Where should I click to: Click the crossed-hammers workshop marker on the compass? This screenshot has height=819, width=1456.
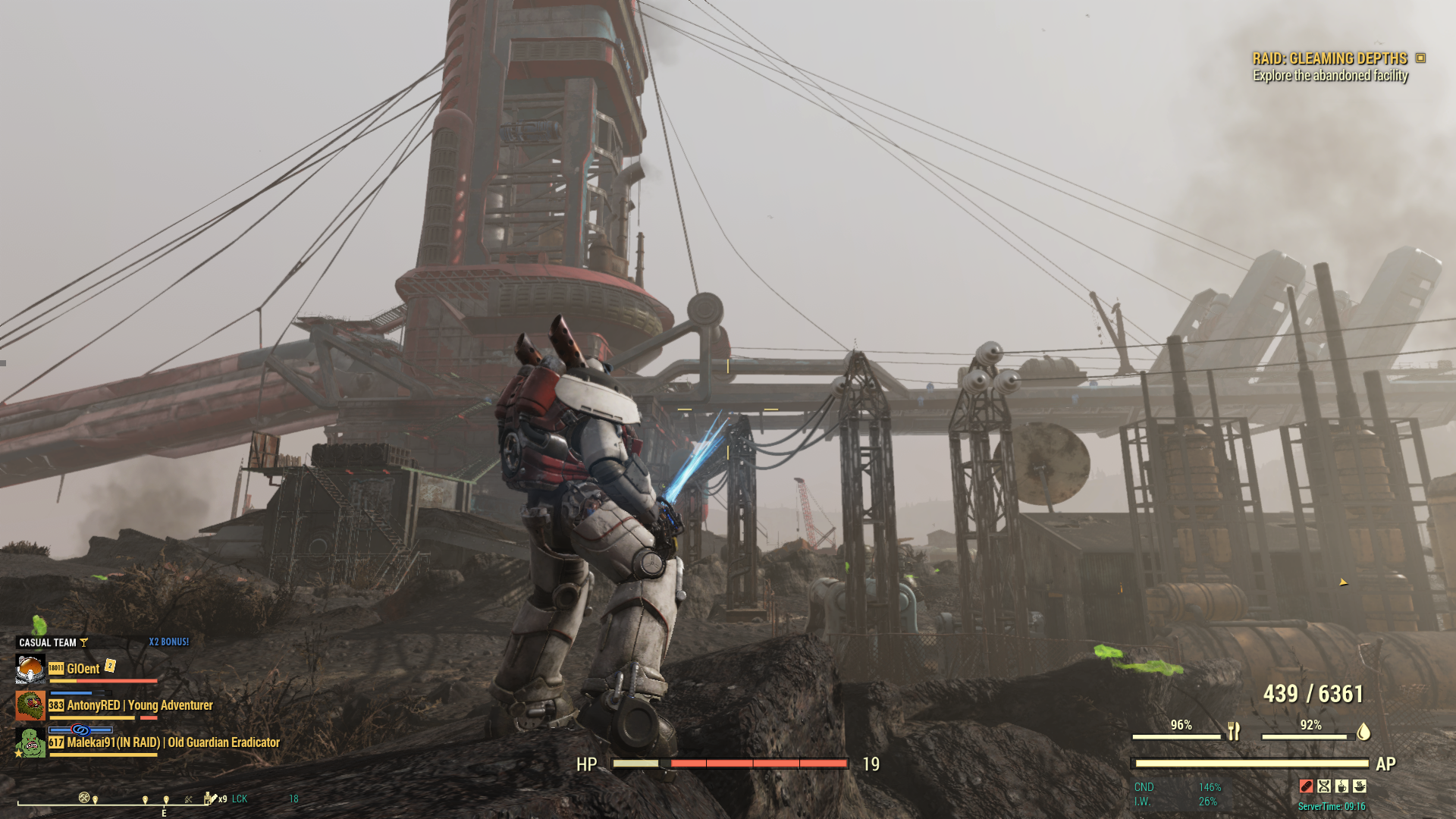84,797
